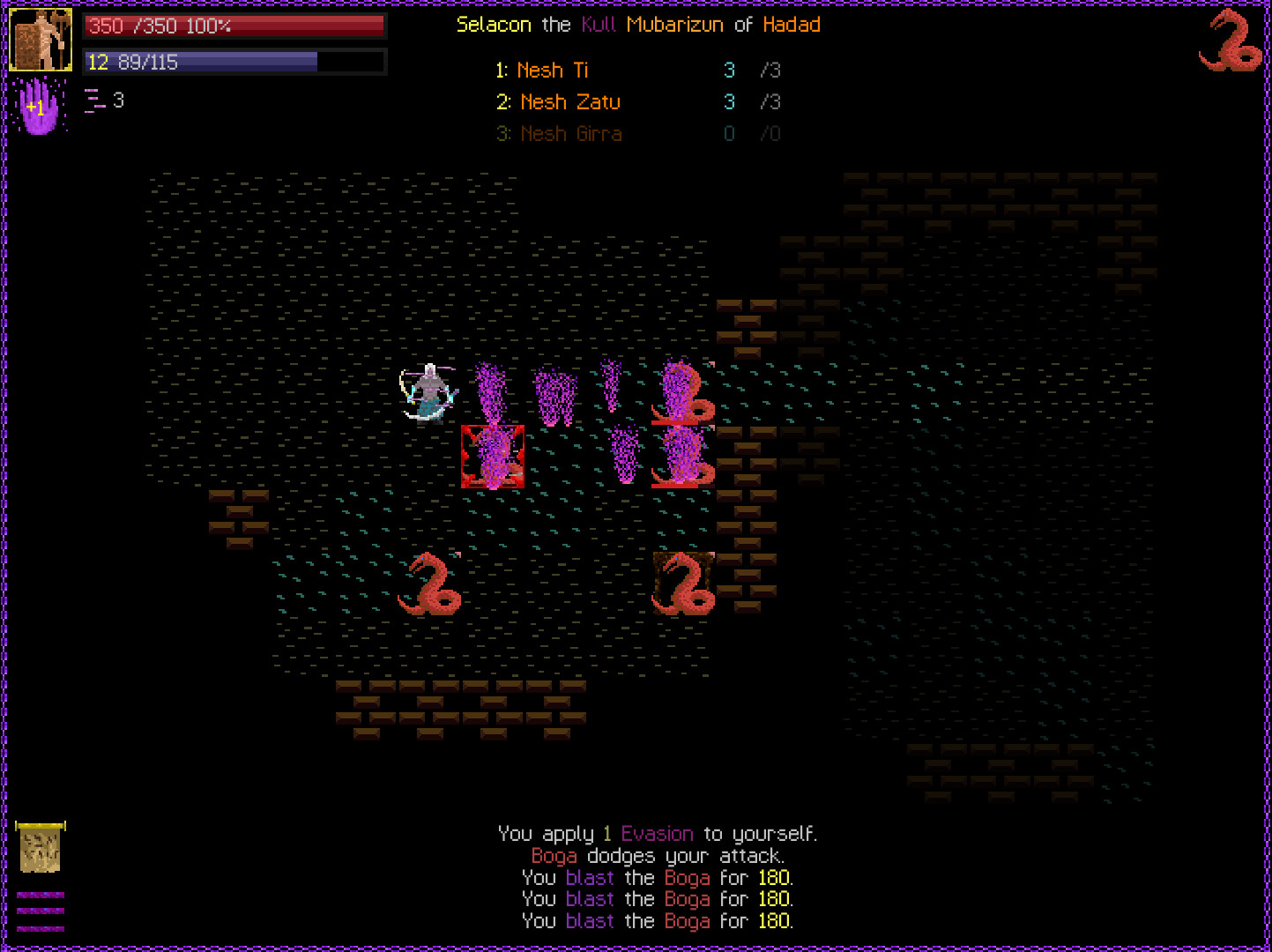Target the Boga inside the red selection square

coord(492,457)
